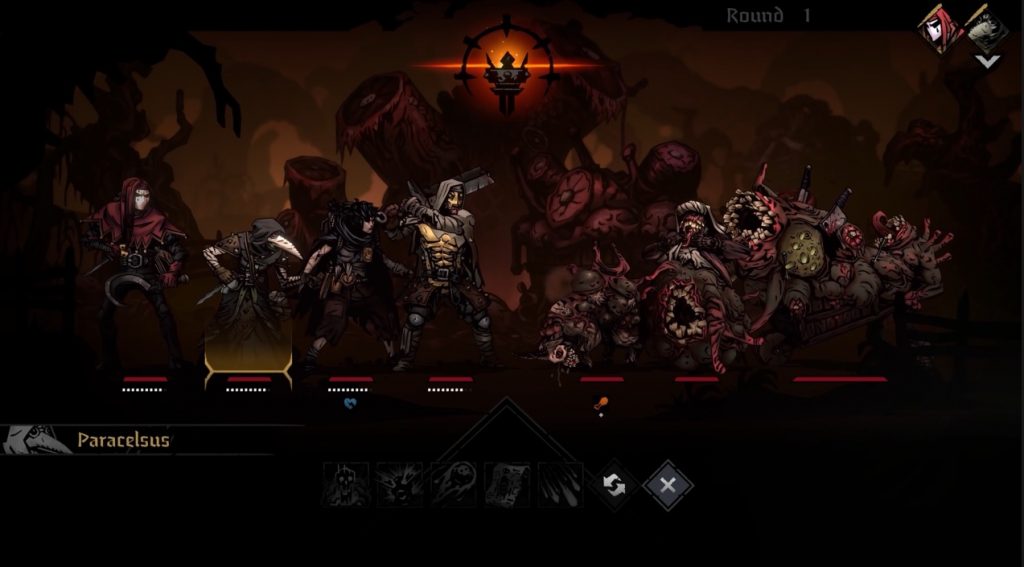Click the orange token under the enemy
This screenshot has width=1024, height=567.
(601, 404)
